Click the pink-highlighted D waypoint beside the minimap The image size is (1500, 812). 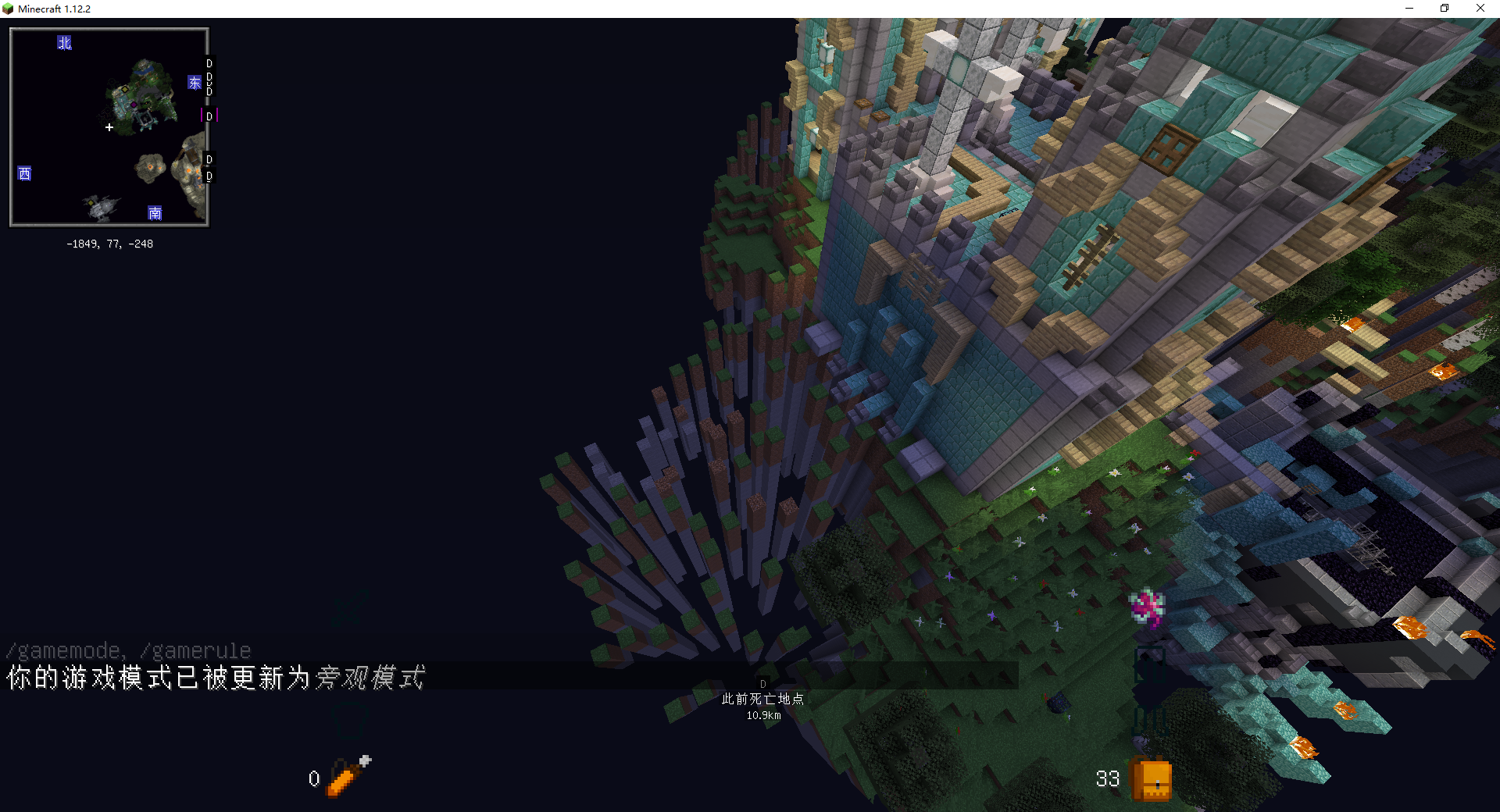pyautogui.click(x=209, y=116)
